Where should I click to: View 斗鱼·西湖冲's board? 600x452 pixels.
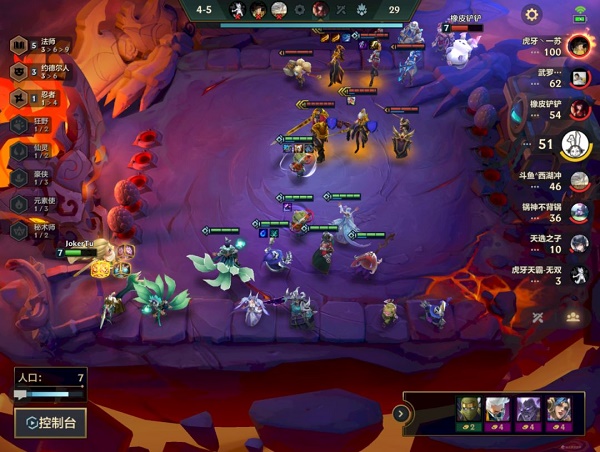coord(578,182)
